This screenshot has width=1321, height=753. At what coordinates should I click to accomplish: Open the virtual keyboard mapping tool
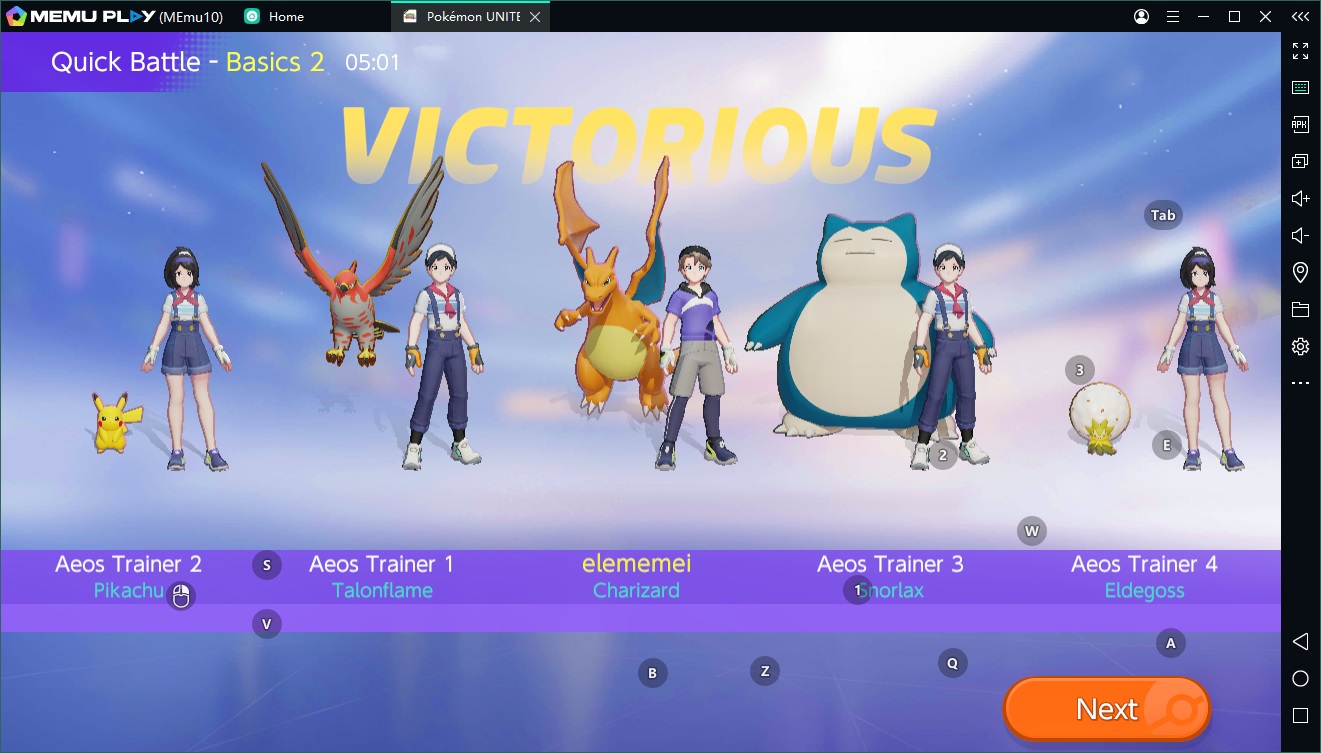1300,87
